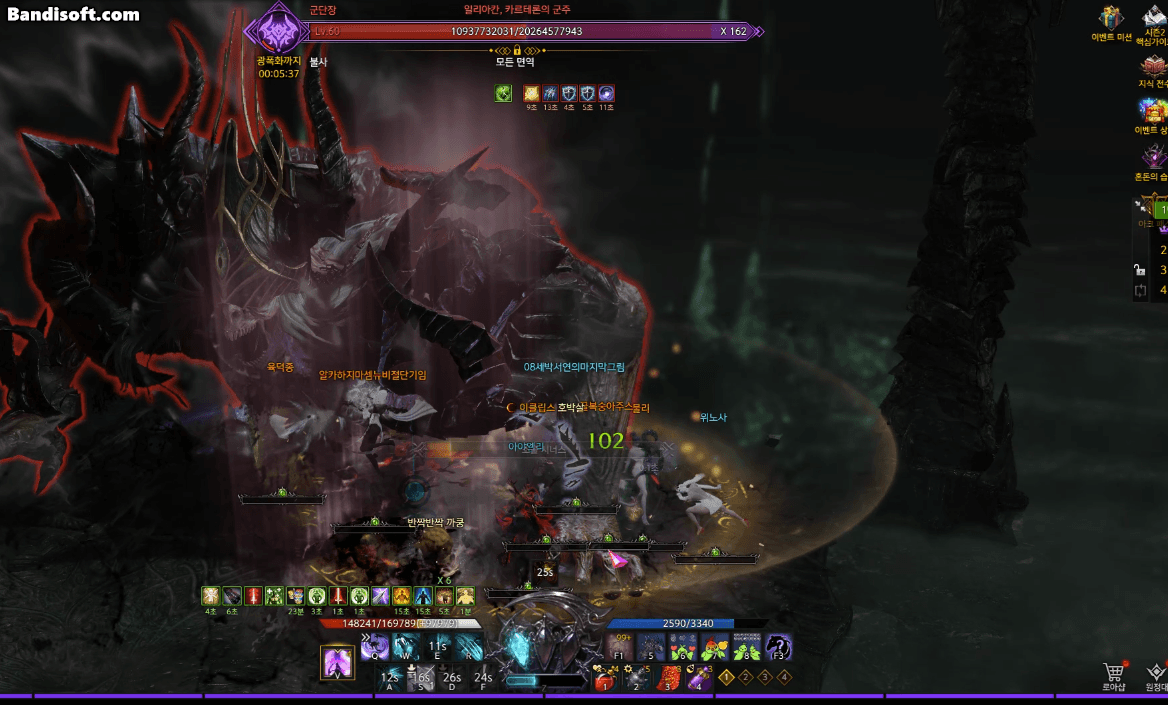Use the F3 question-mark silhouette item
Image resolution: width=1168 pixels, height=705 pixels.
(779, 648)
